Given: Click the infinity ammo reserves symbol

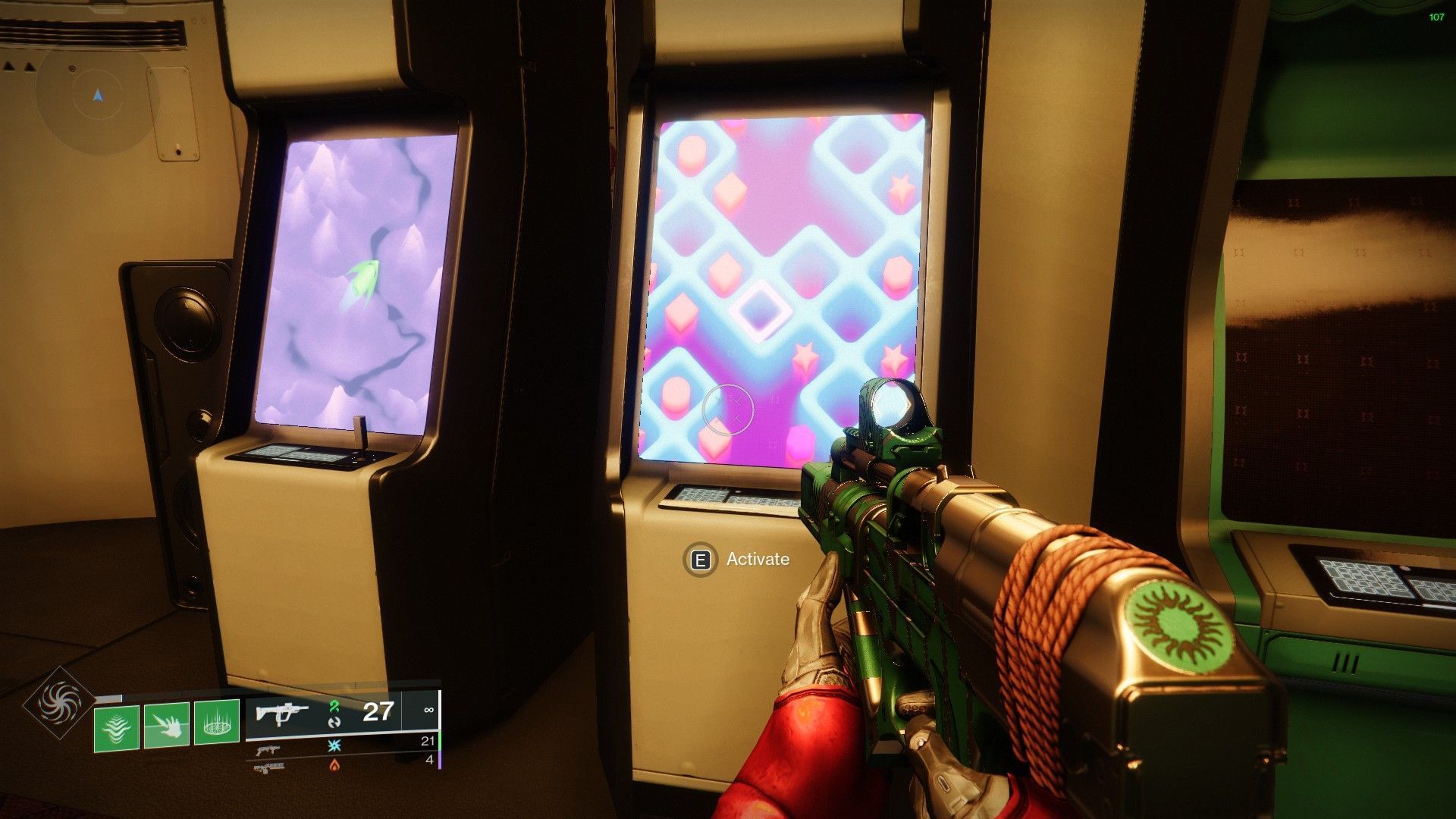Looking at the screenshot, I should (x=430, y=710).
